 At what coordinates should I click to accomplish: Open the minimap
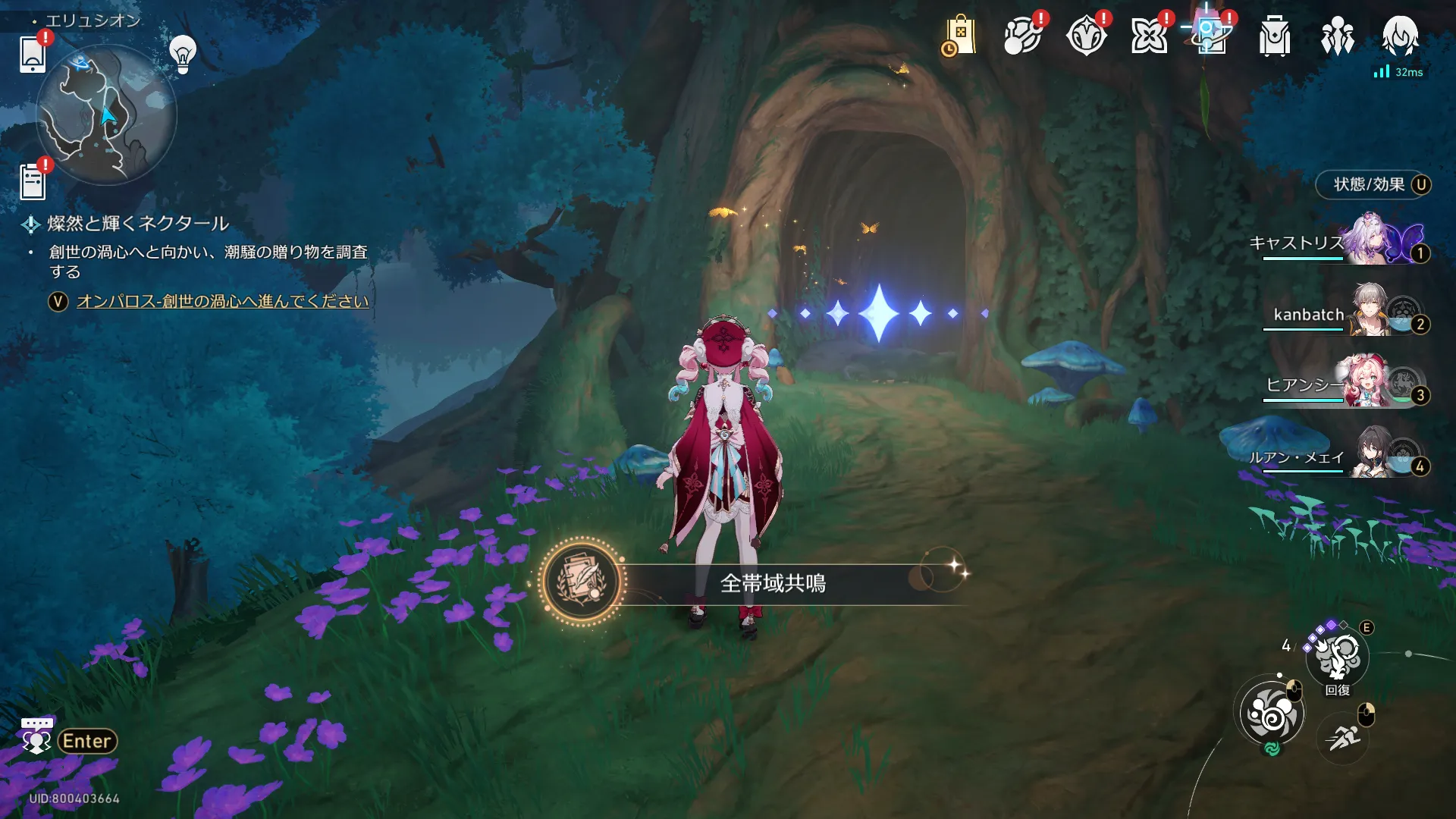click(x=106, y=115)
